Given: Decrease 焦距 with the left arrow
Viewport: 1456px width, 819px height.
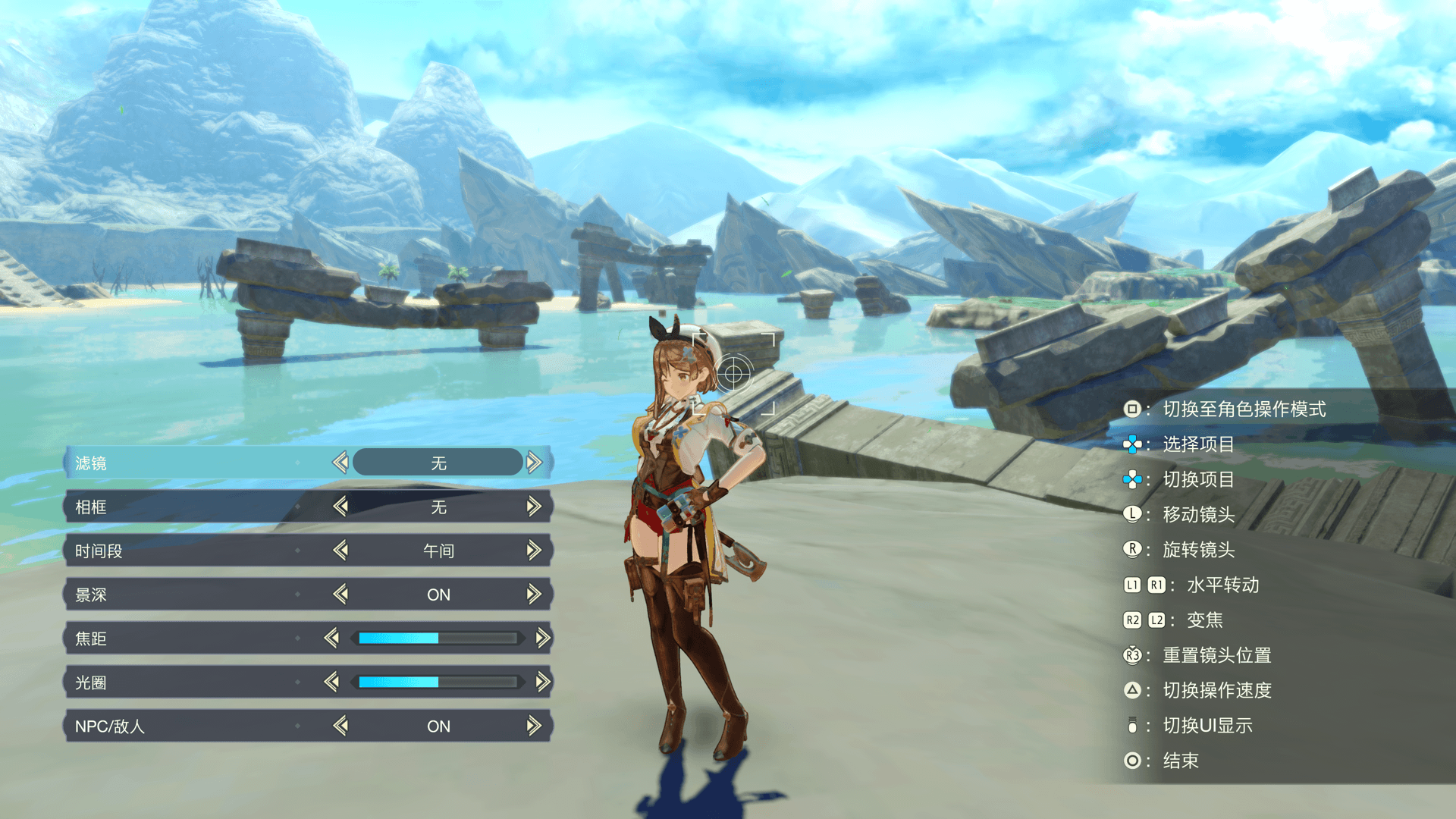Looking at the screenshot, I should point(331,638).
